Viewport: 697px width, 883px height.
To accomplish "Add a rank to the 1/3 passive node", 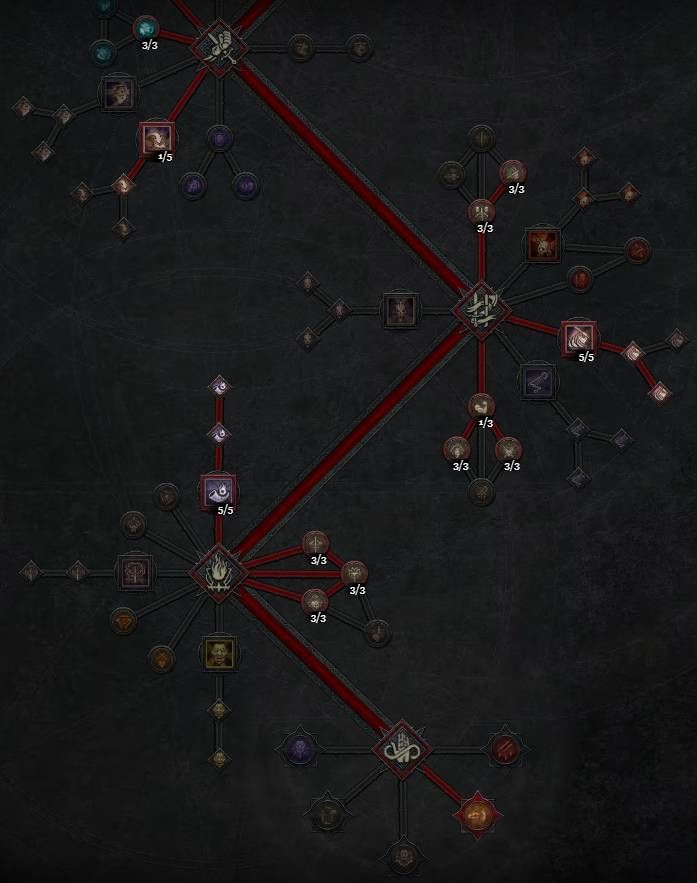I will coord(481,406).
